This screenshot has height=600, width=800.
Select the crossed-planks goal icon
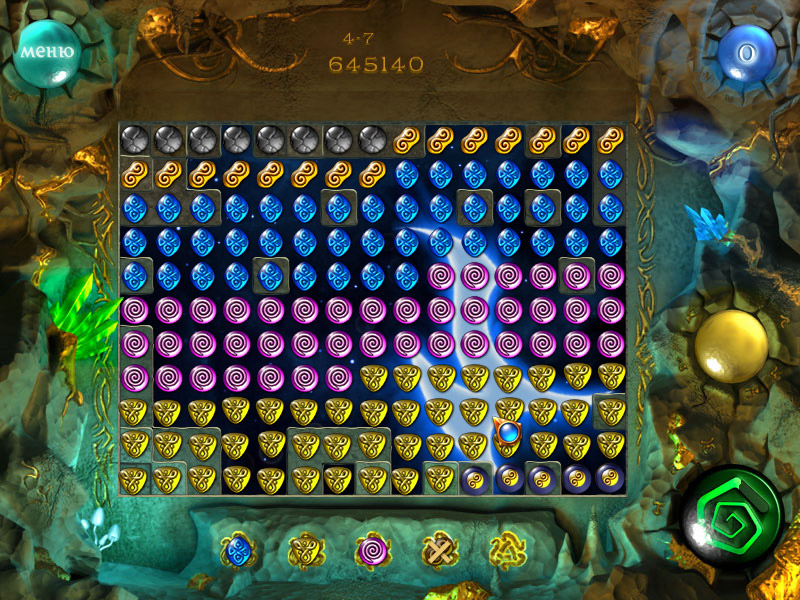point(439,550)
